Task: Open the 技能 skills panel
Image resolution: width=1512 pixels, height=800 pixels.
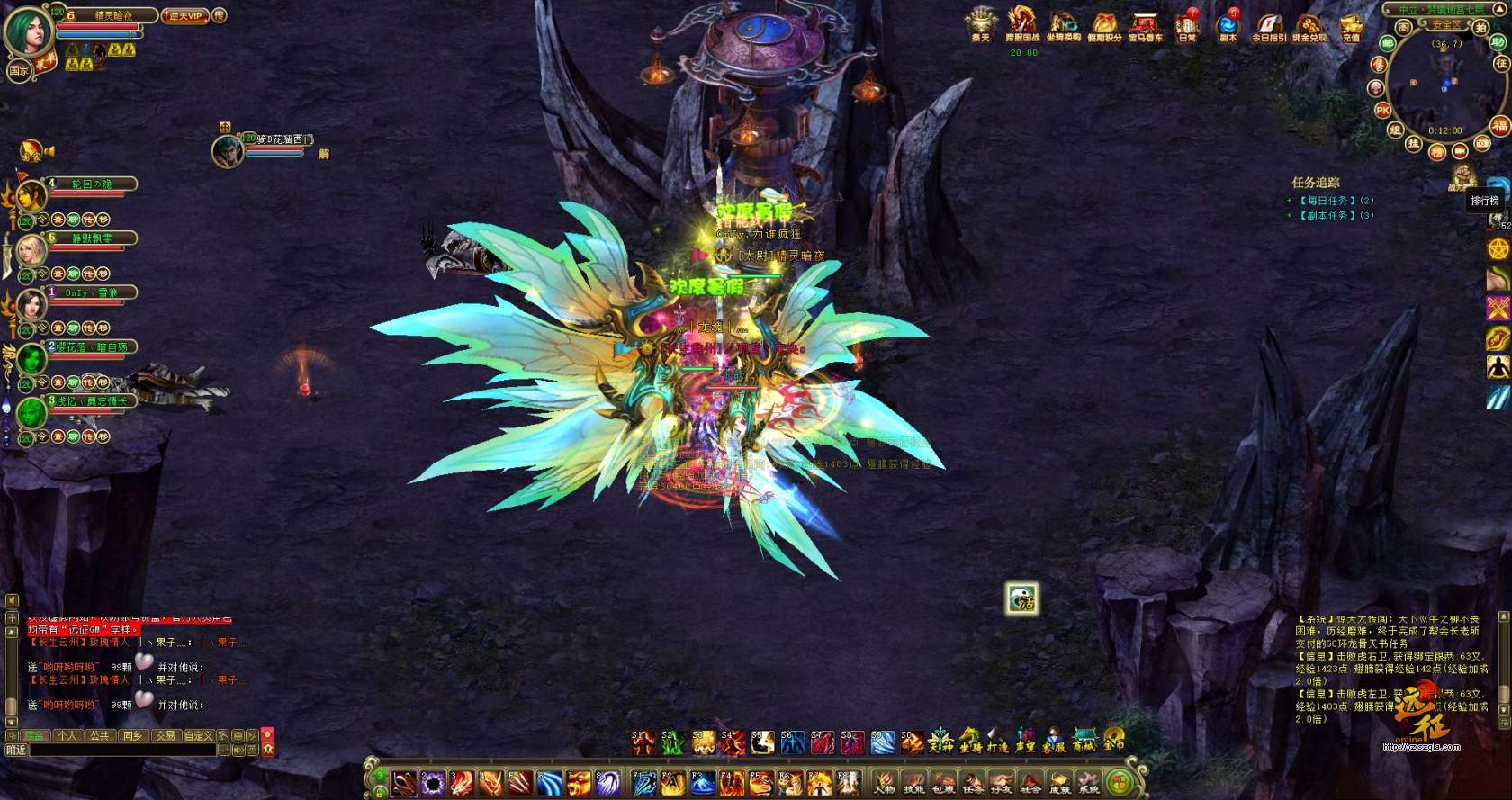Action: 913,783
